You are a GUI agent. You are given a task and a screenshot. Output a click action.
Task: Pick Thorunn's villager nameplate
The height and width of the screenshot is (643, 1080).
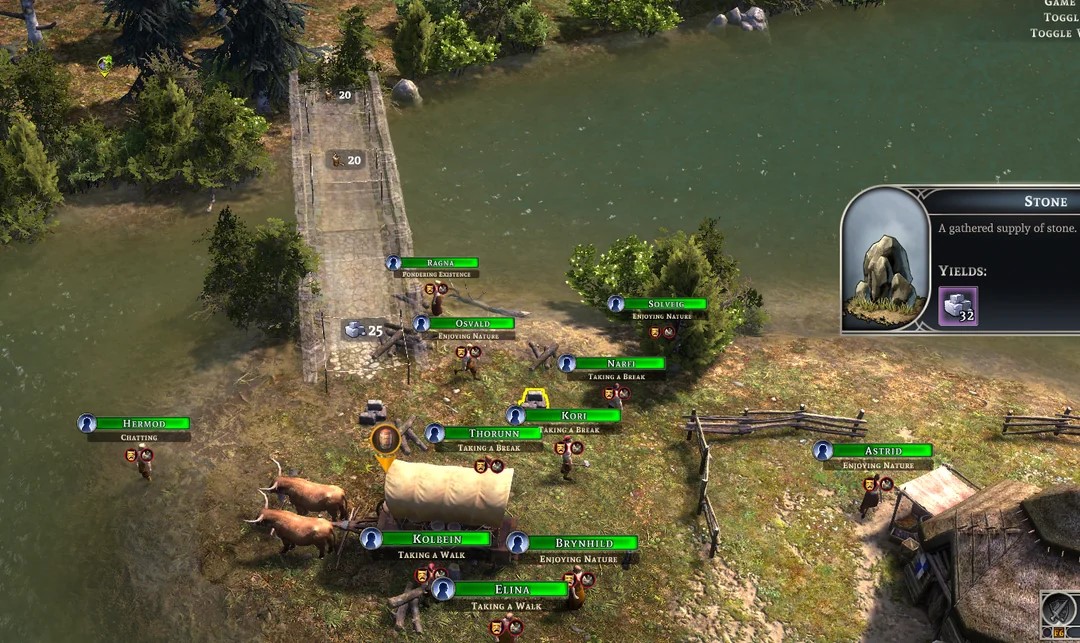[x=492, y=434]
